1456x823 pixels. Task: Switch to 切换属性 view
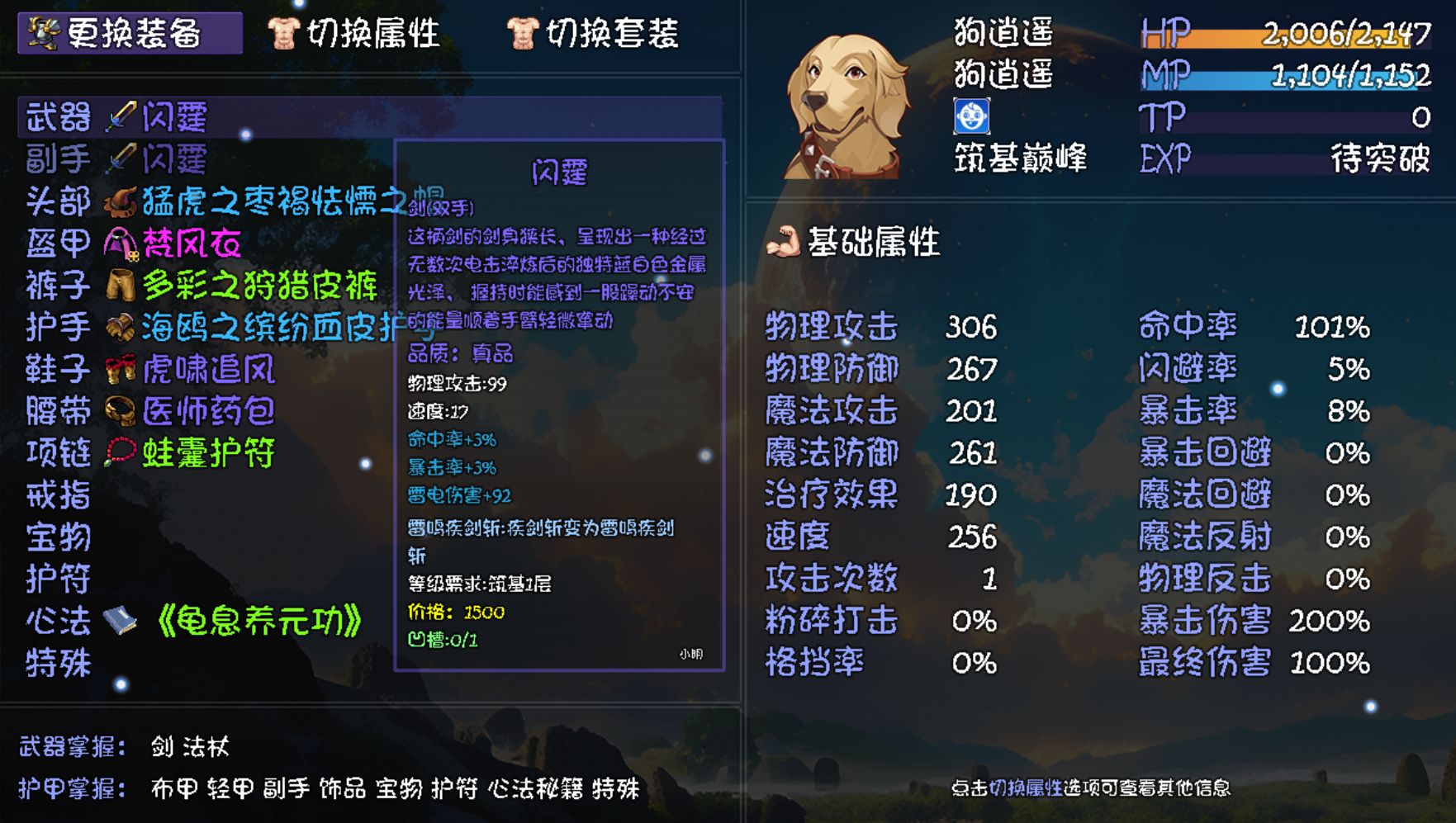(354, 34)
